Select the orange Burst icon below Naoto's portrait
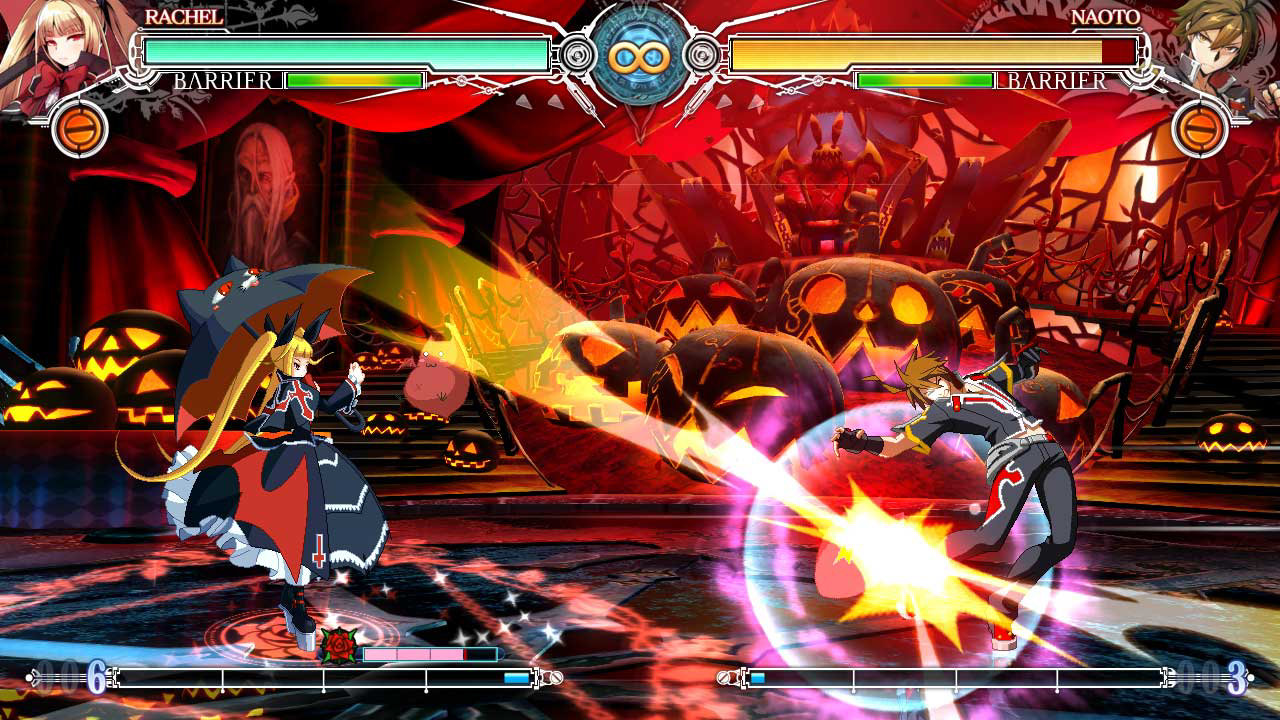 coord(1198,130)
